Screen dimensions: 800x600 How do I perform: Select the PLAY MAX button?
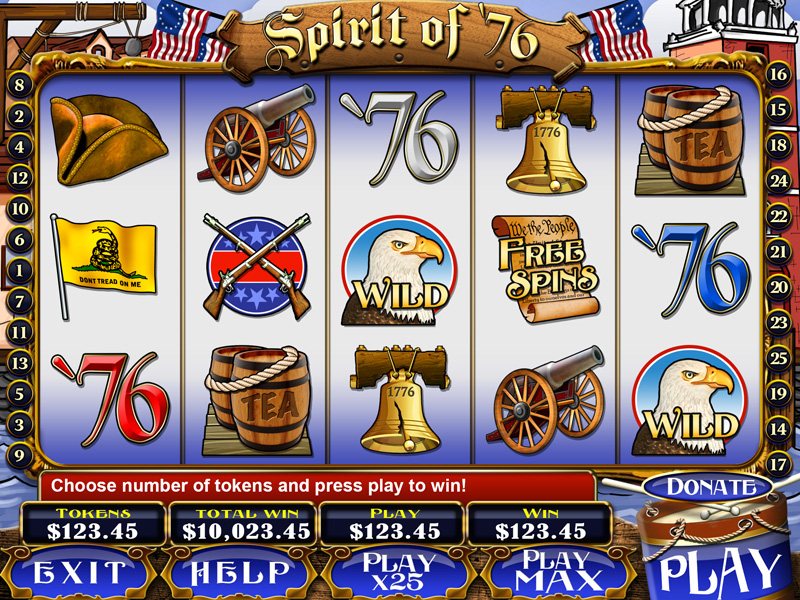tap(555, 572)
